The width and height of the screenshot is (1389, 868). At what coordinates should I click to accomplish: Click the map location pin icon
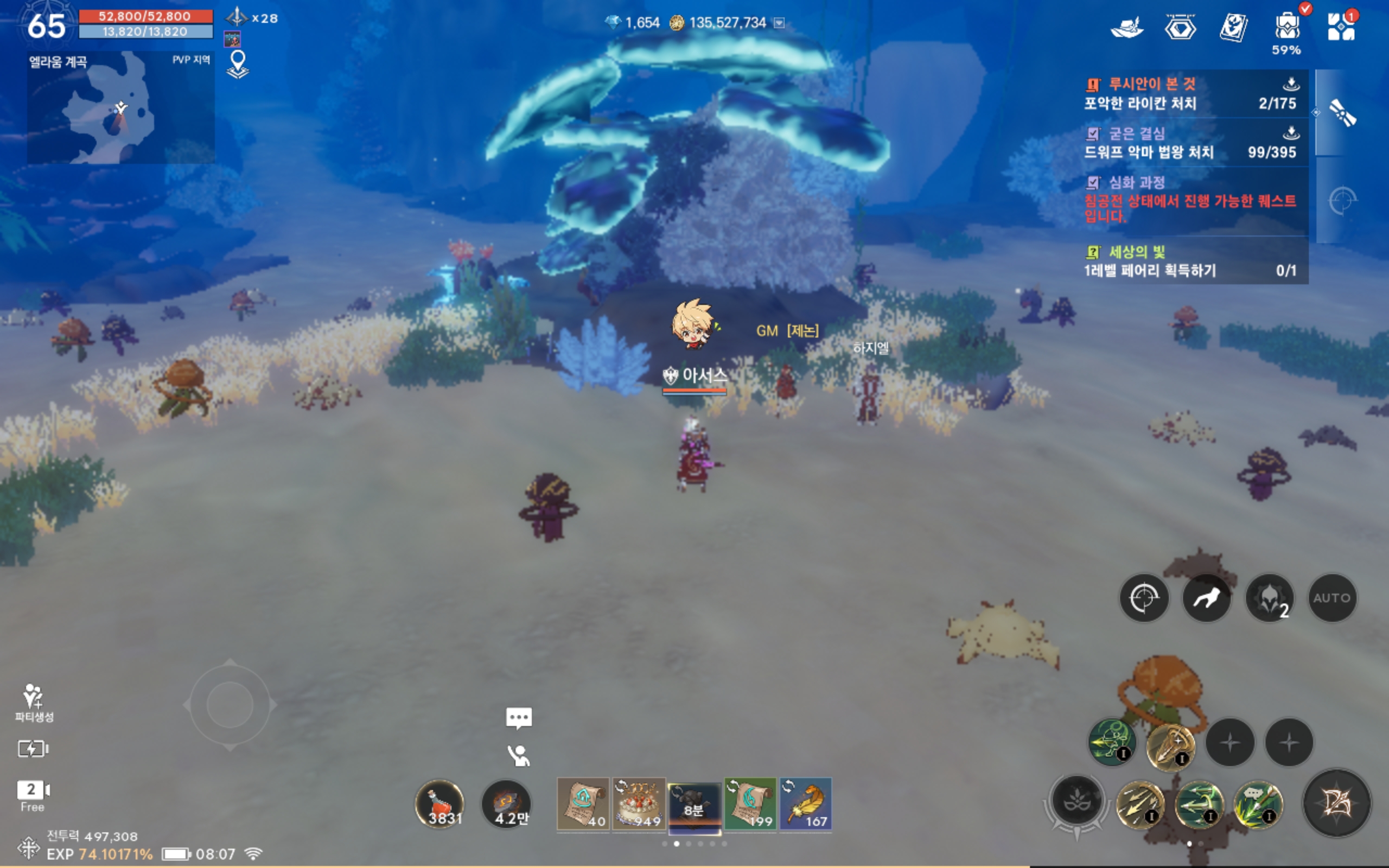[238, 63]
